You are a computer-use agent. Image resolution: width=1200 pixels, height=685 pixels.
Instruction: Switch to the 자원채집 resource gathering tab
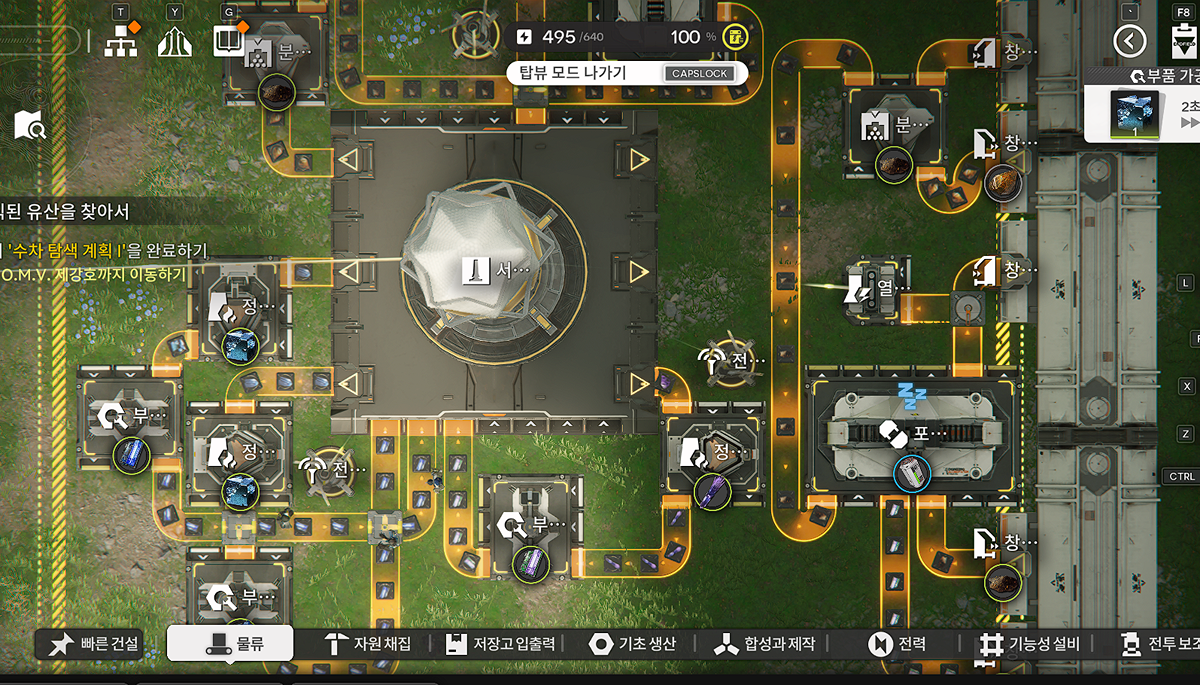(368, 643)
